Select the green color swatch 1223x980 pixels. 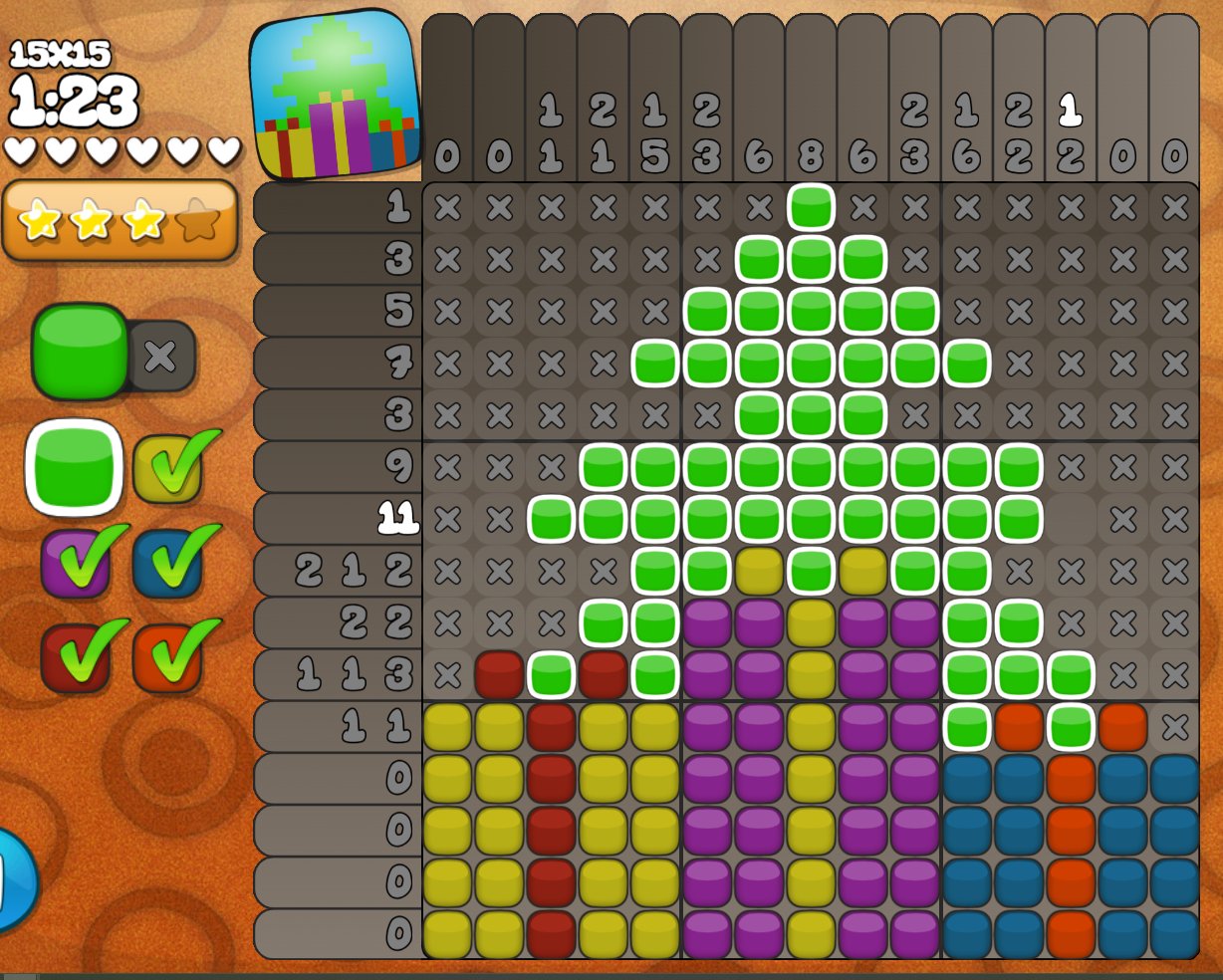pos(74,467)
